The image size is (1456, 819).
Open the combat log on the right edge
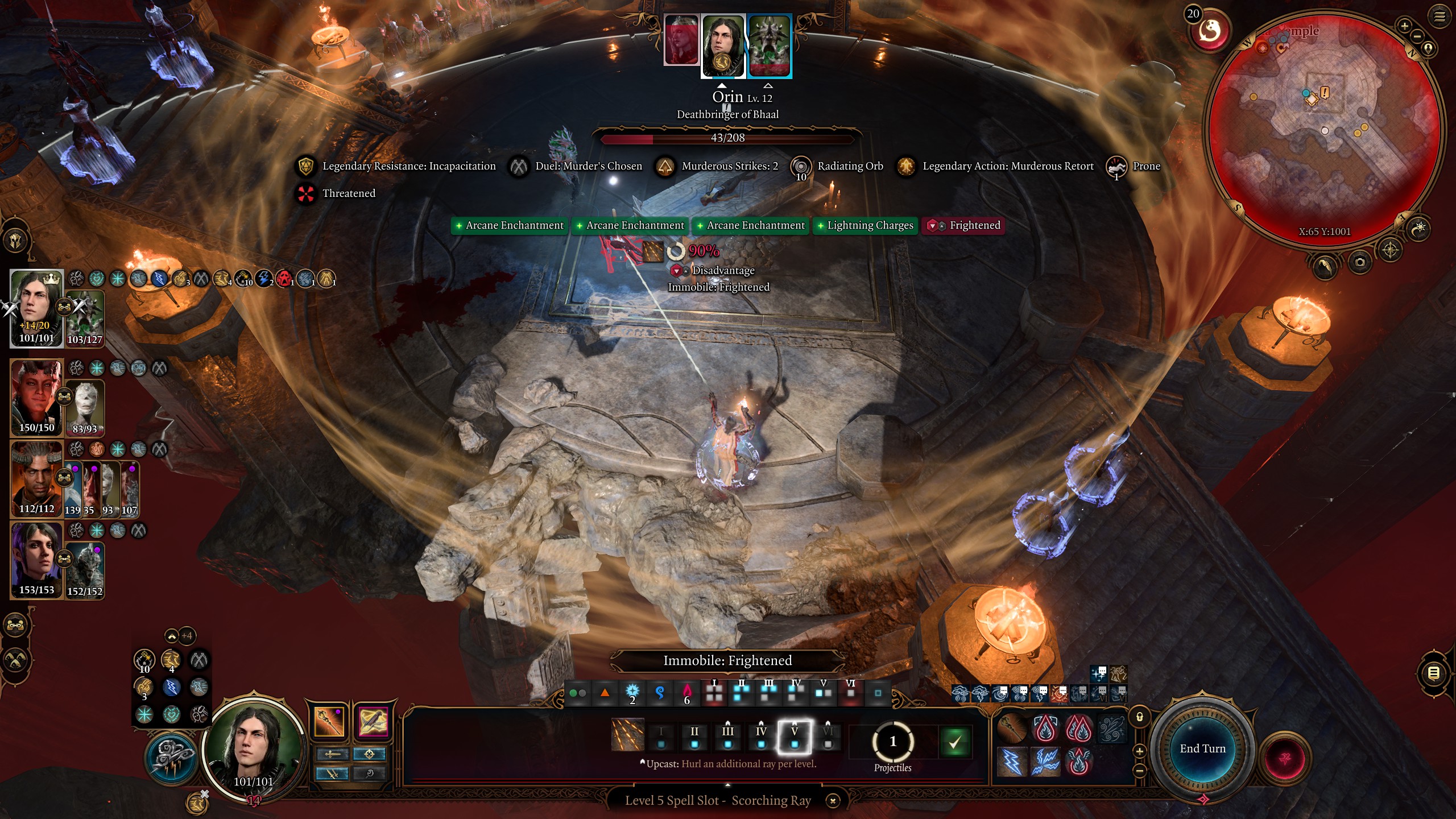click(1433, 673)
